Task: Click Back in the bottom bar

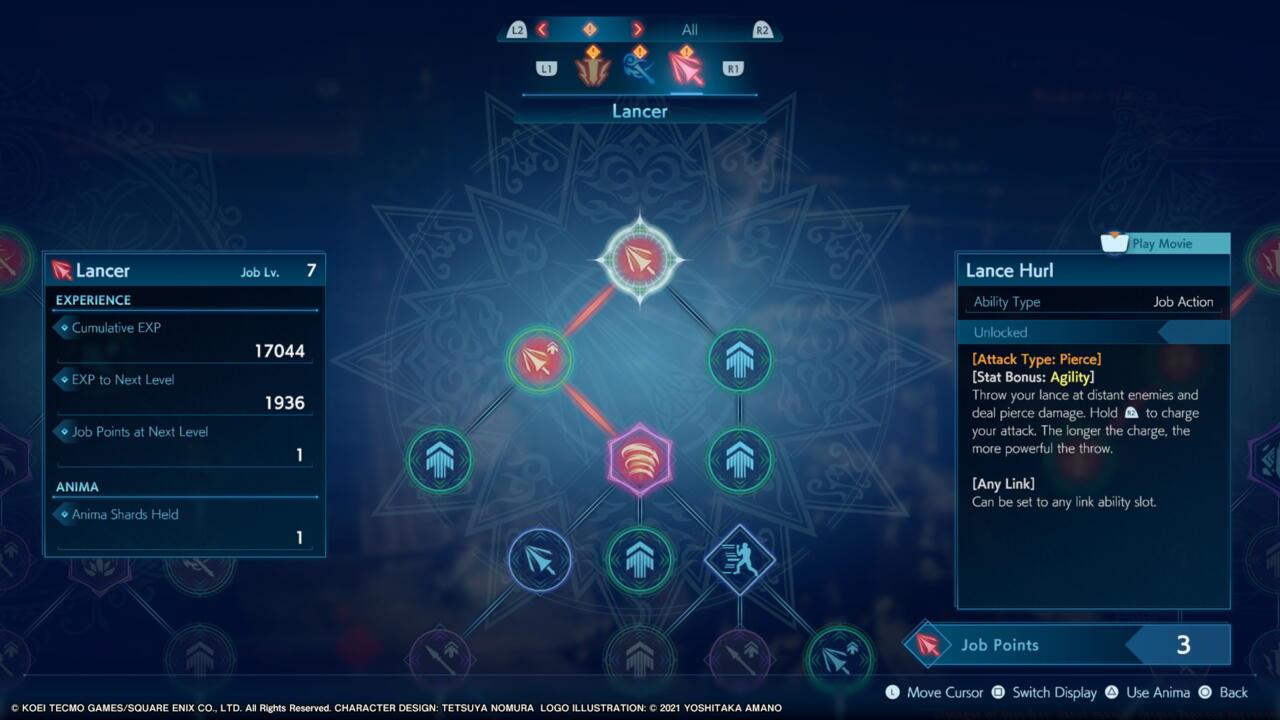Action: (1233, 692)
